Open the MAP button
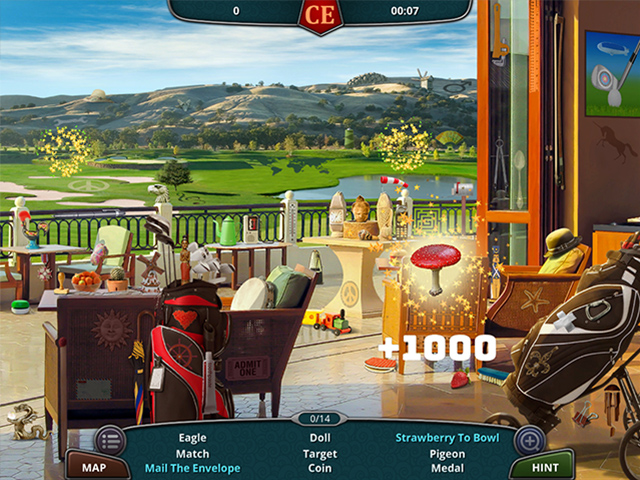 coord(94,467)
